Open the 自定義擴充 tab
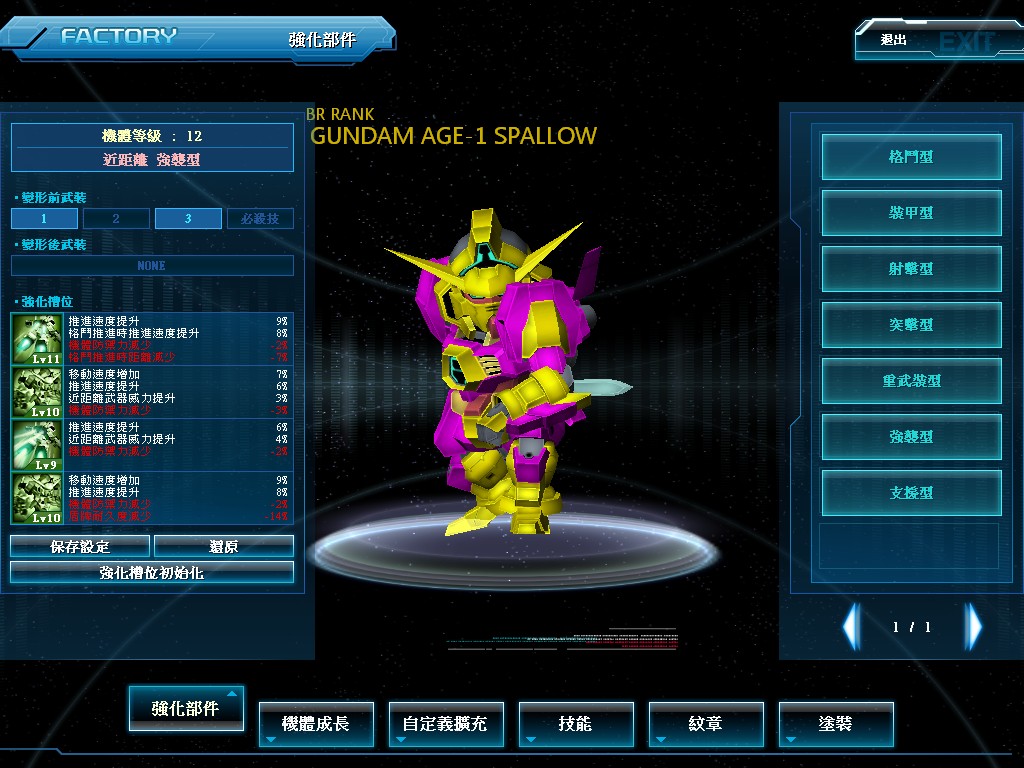1024x768 pixels. click(x=445, y=723)
